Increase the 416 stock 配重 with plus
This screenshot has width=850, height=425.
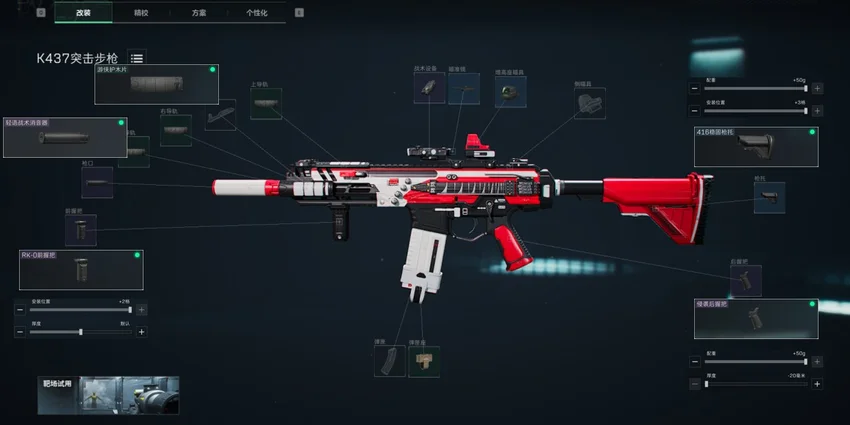click(817, 88)
